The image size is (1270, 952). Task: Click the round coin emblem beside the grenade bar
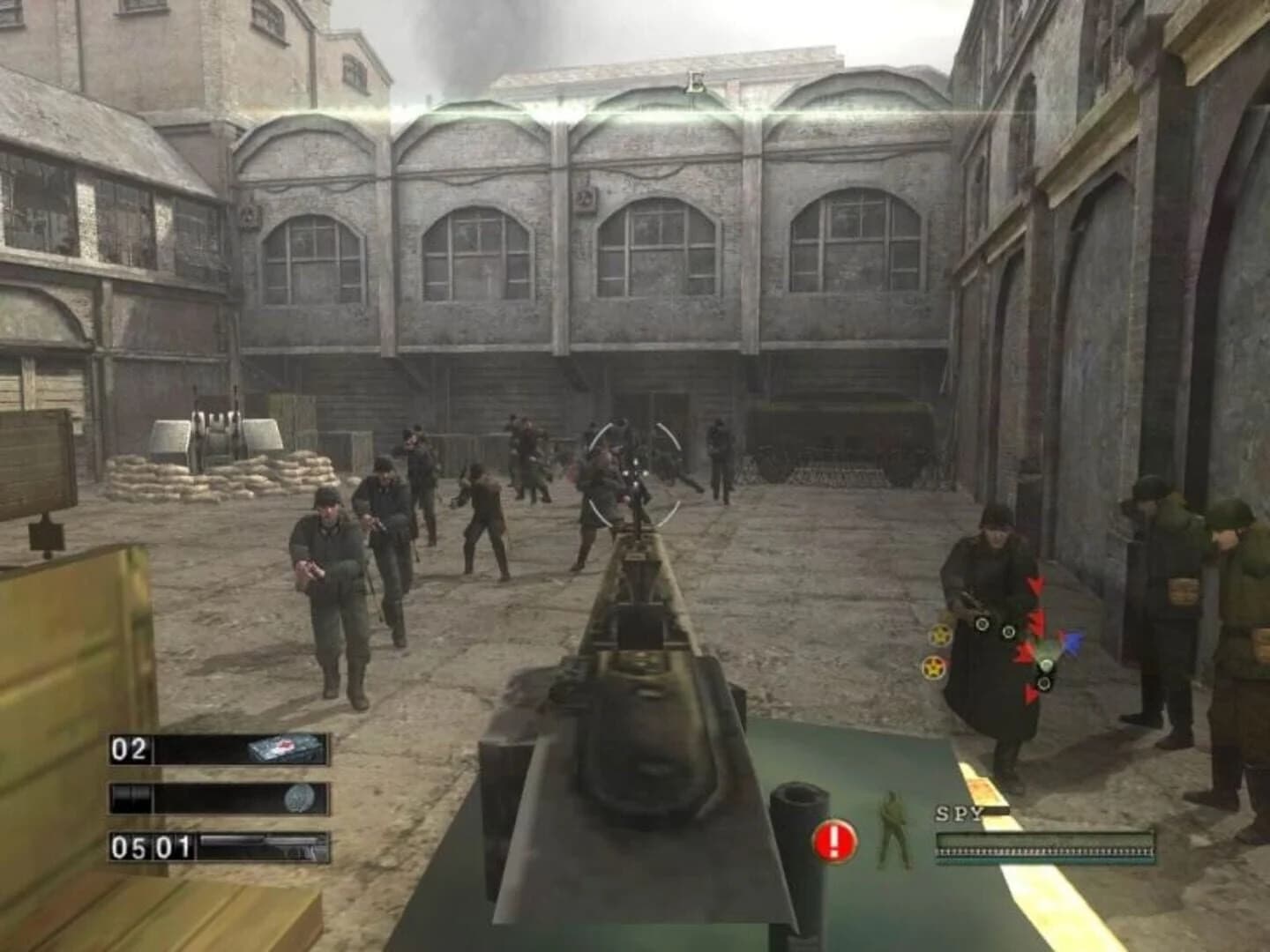point(299,798)
